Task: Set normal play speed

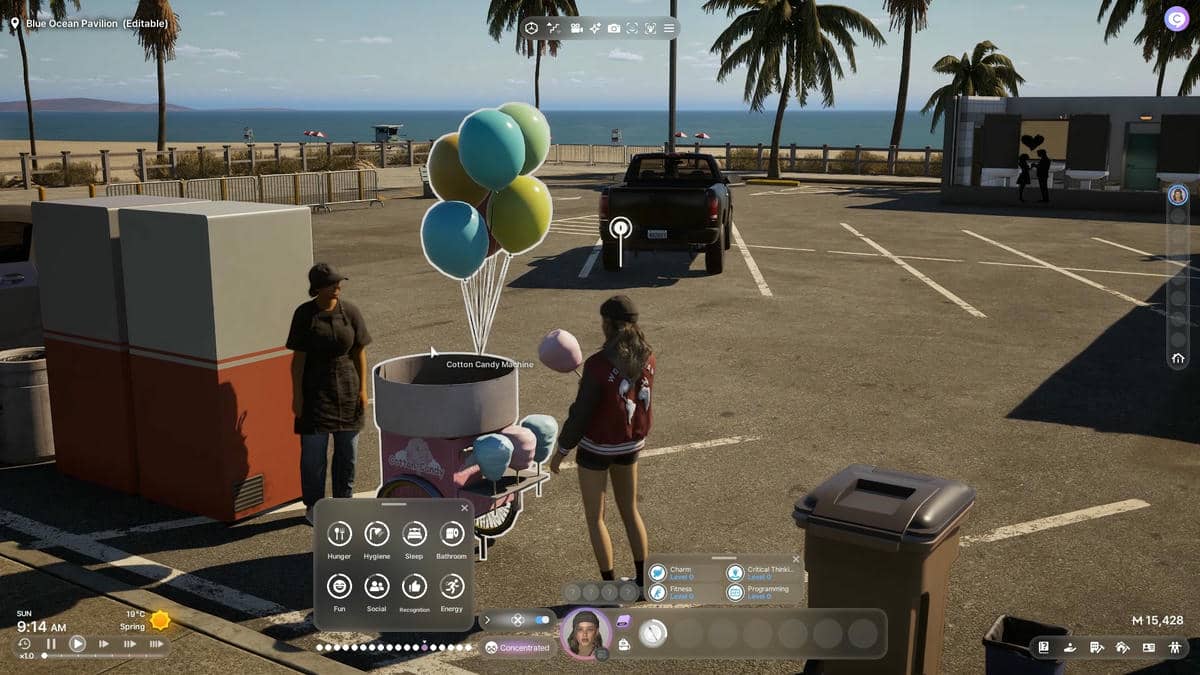Action: [77, 644]
